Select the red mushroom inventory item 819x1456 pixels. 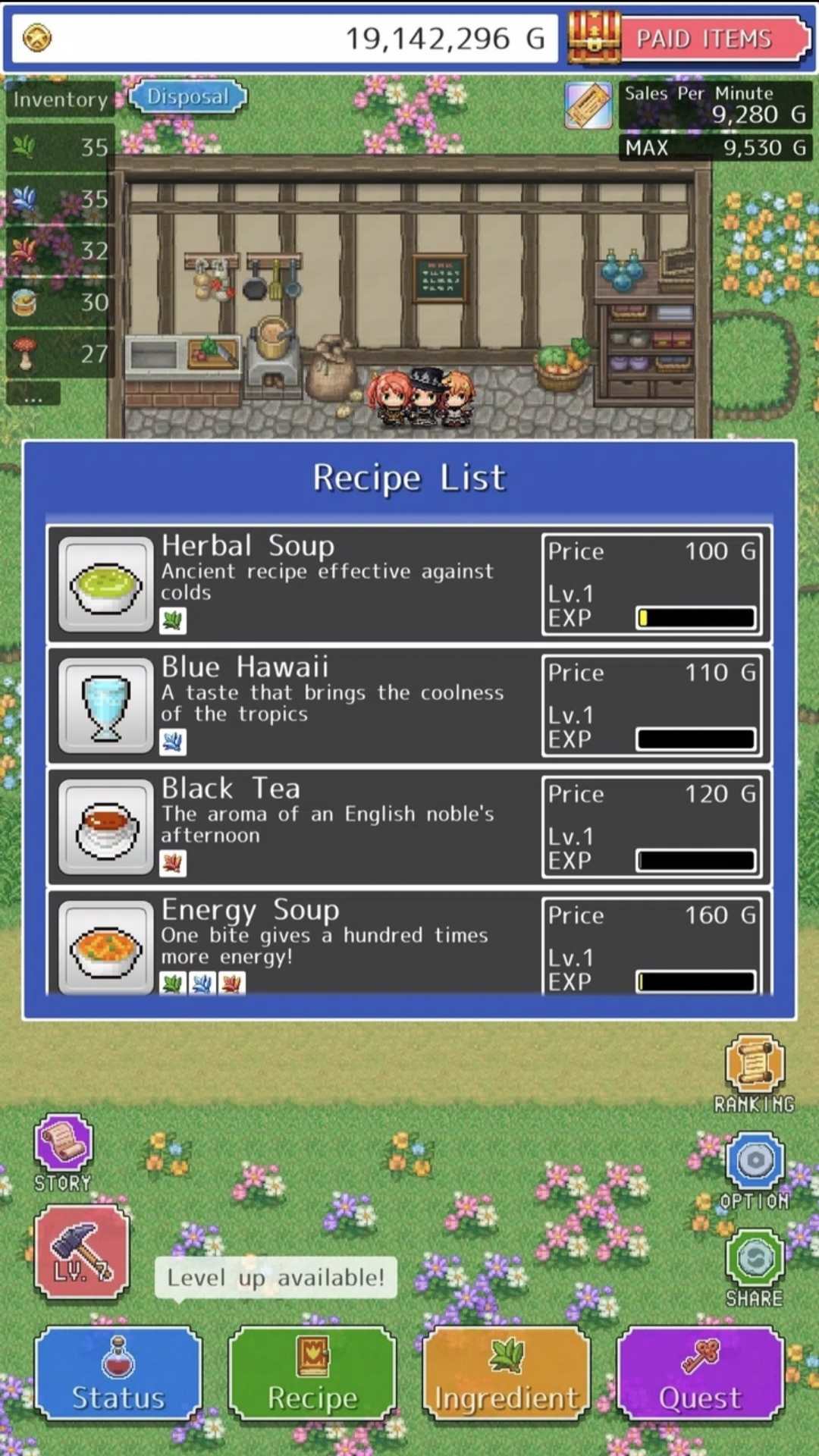(59, 353)
